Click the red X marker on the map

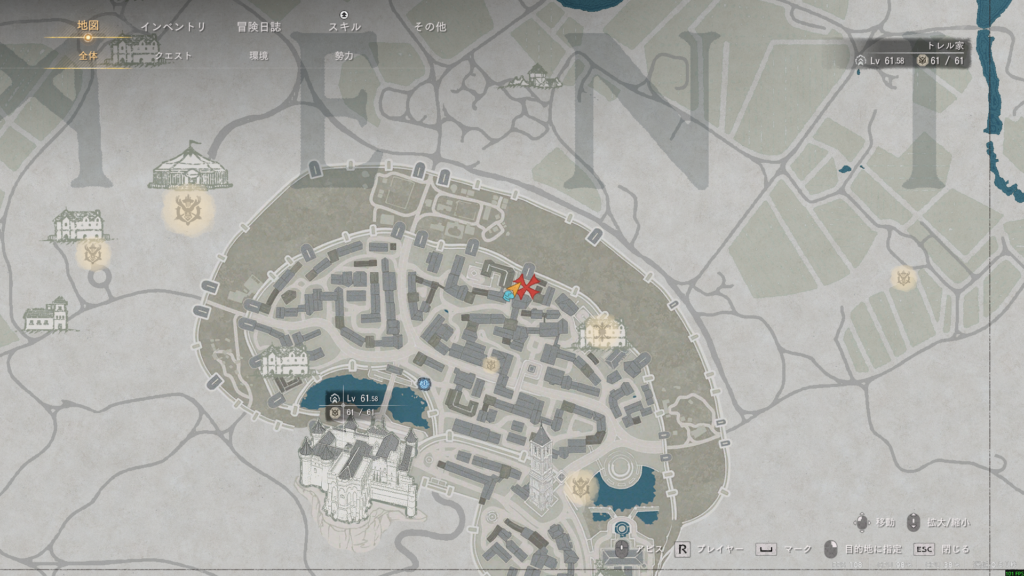pyautogui.click(x=527, y=287)
